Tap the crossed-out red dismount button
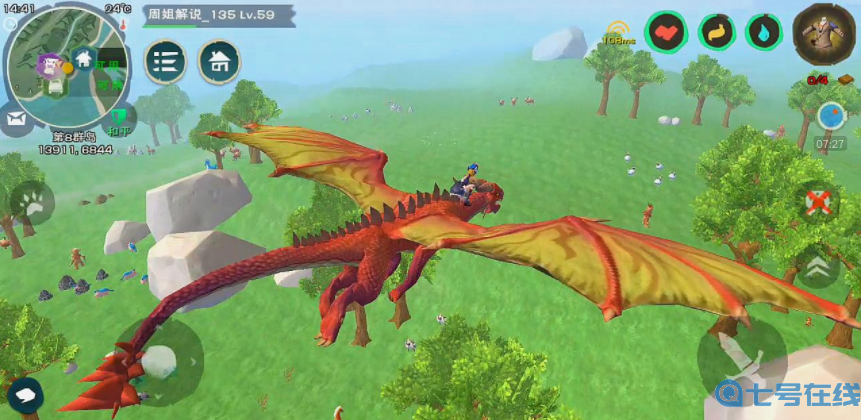The image size is (862, 420). click(818, 202)
